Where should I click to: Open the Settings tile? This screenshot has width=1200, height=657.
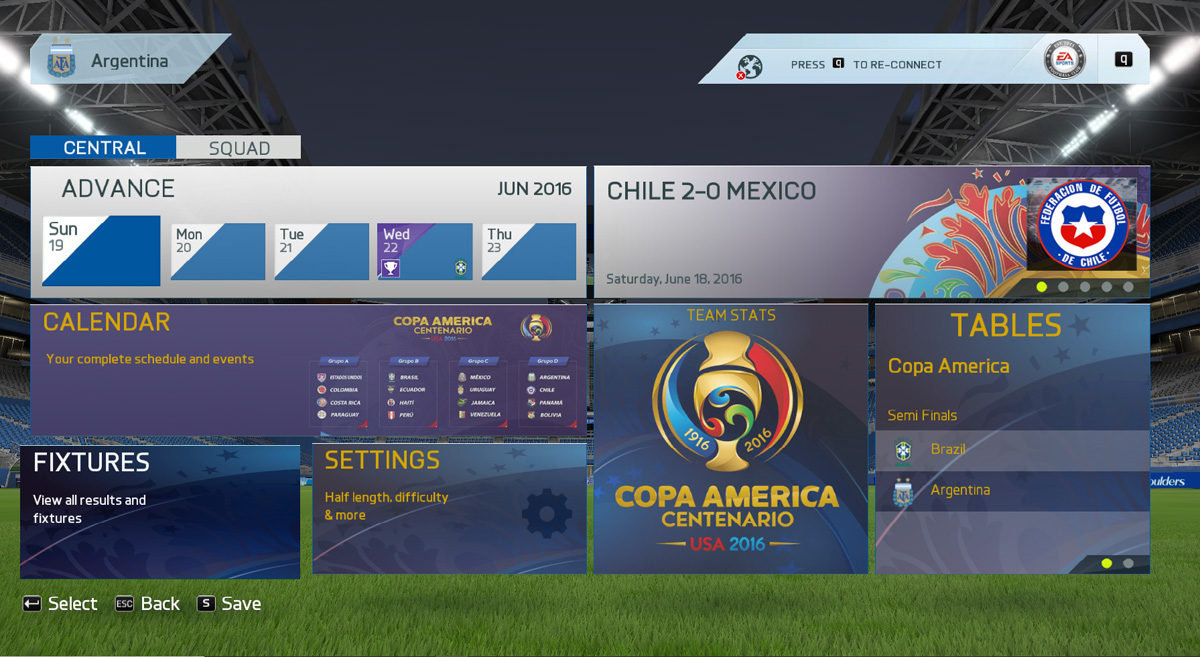449,509
